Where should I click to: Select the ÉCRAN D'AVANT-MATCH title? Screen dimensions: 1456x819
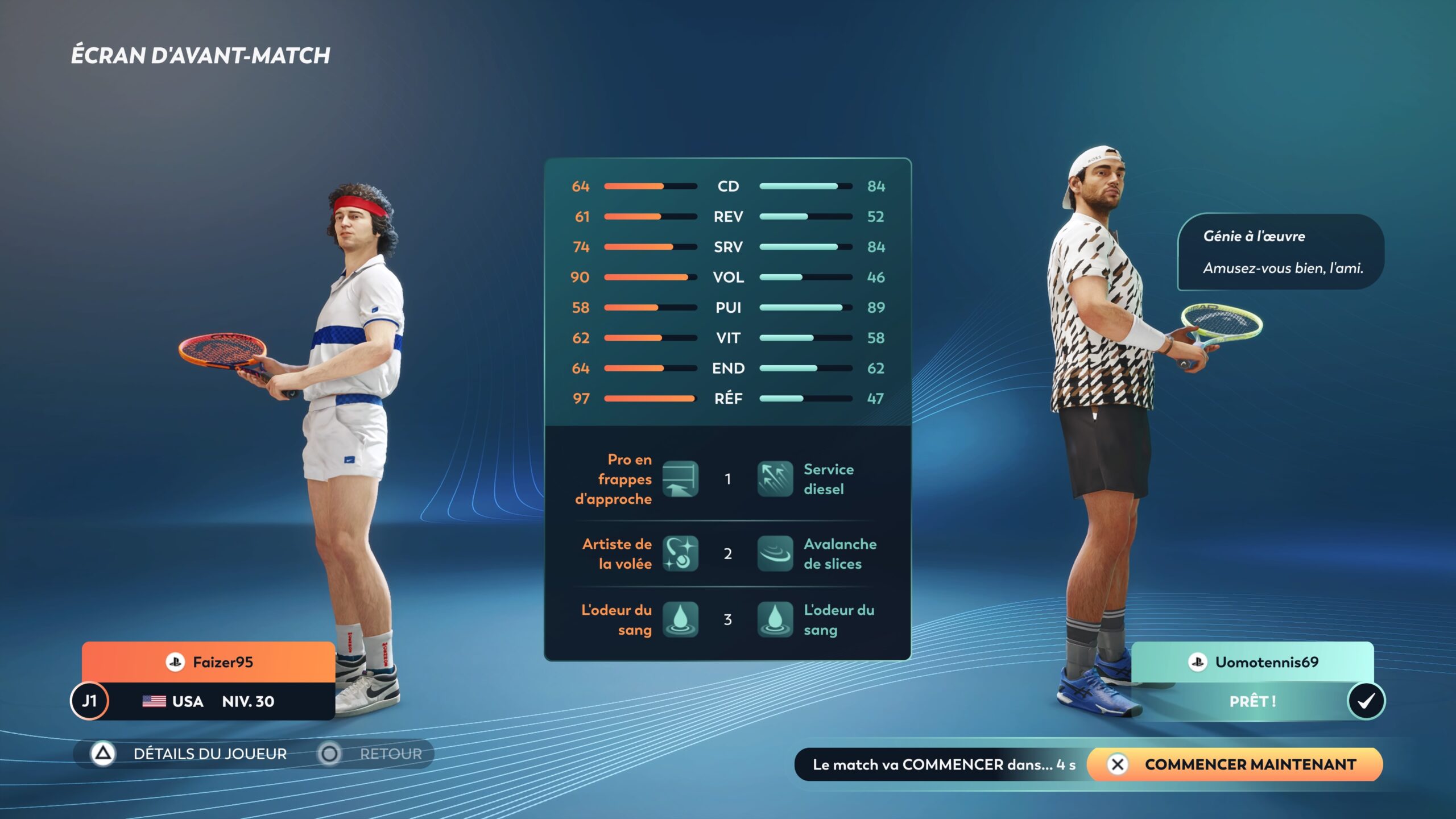pyautogui.click(x=200, y=55)
